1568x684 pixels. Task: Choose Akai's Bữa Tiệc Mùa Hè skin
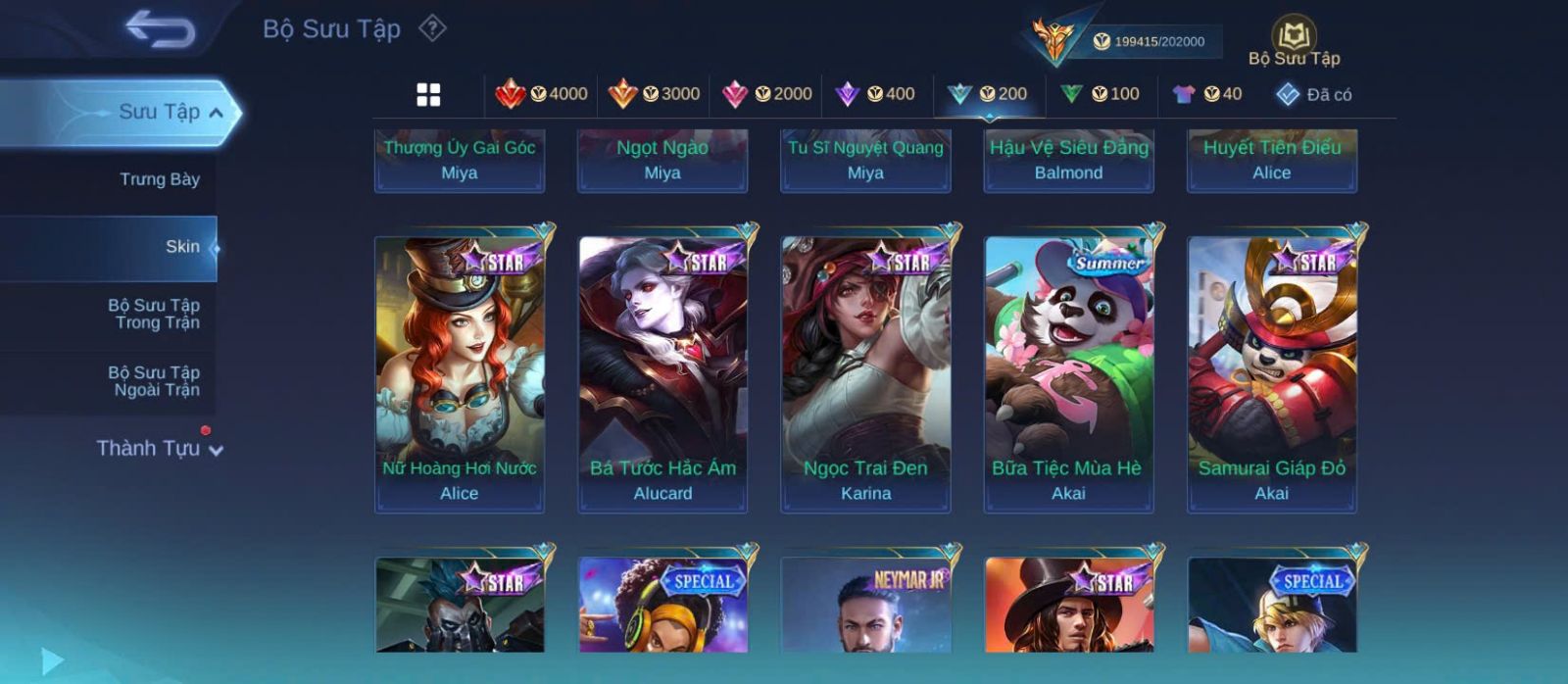1068,373
